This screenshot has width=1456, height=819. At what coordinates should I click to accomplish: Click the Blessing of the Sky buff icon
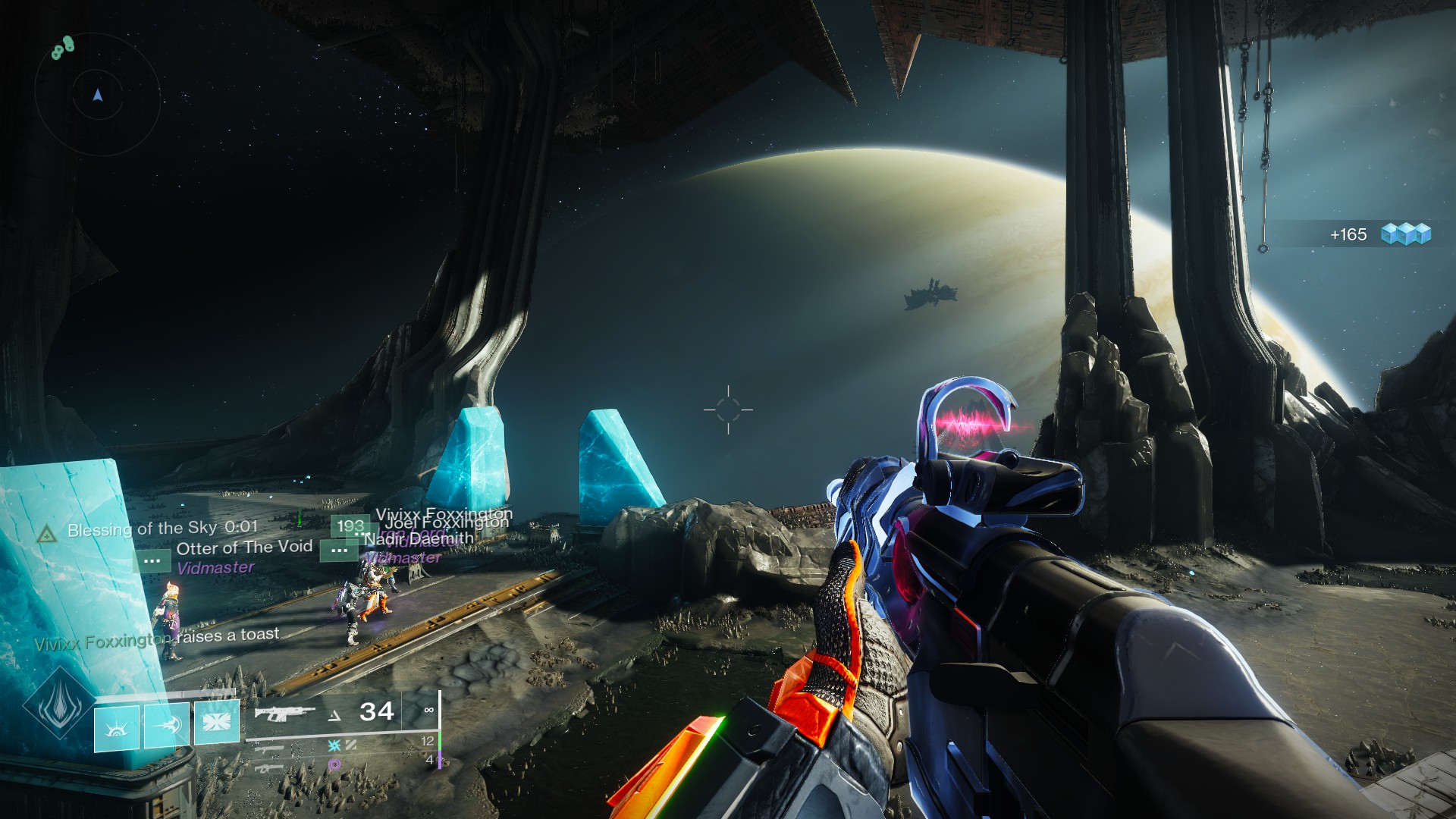pyautogui.click(x=47, y=534)
